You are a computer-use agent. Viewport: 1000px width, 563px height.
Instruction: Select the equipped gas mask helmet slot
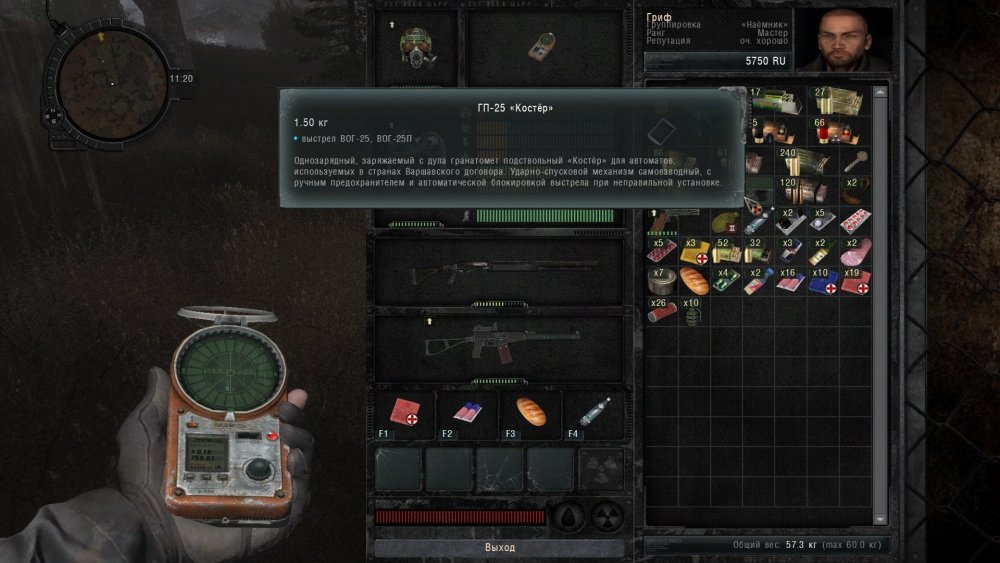pos(417,46)
